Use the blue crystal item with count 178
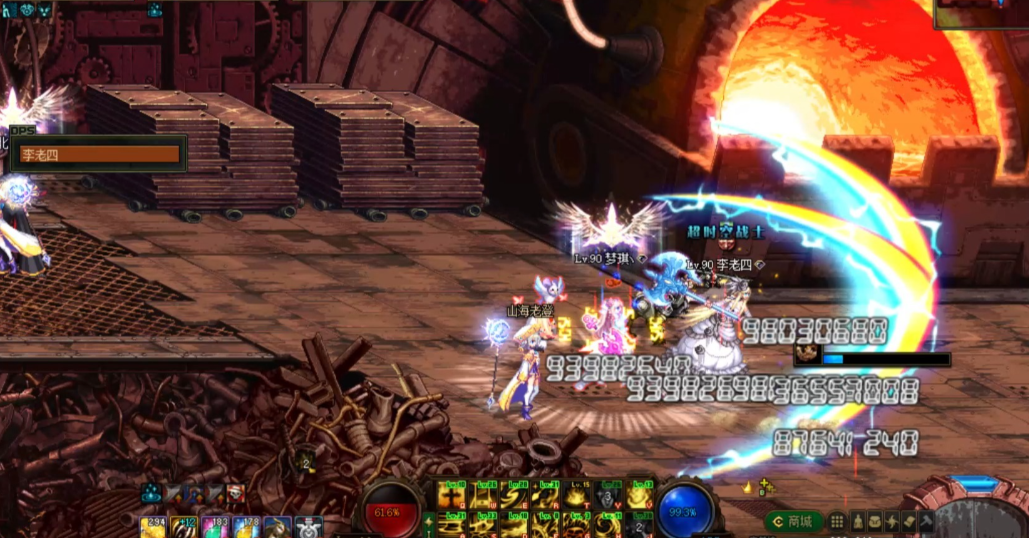The height and width of the screenshot is (538, 1029). click(x=246, y=527)
